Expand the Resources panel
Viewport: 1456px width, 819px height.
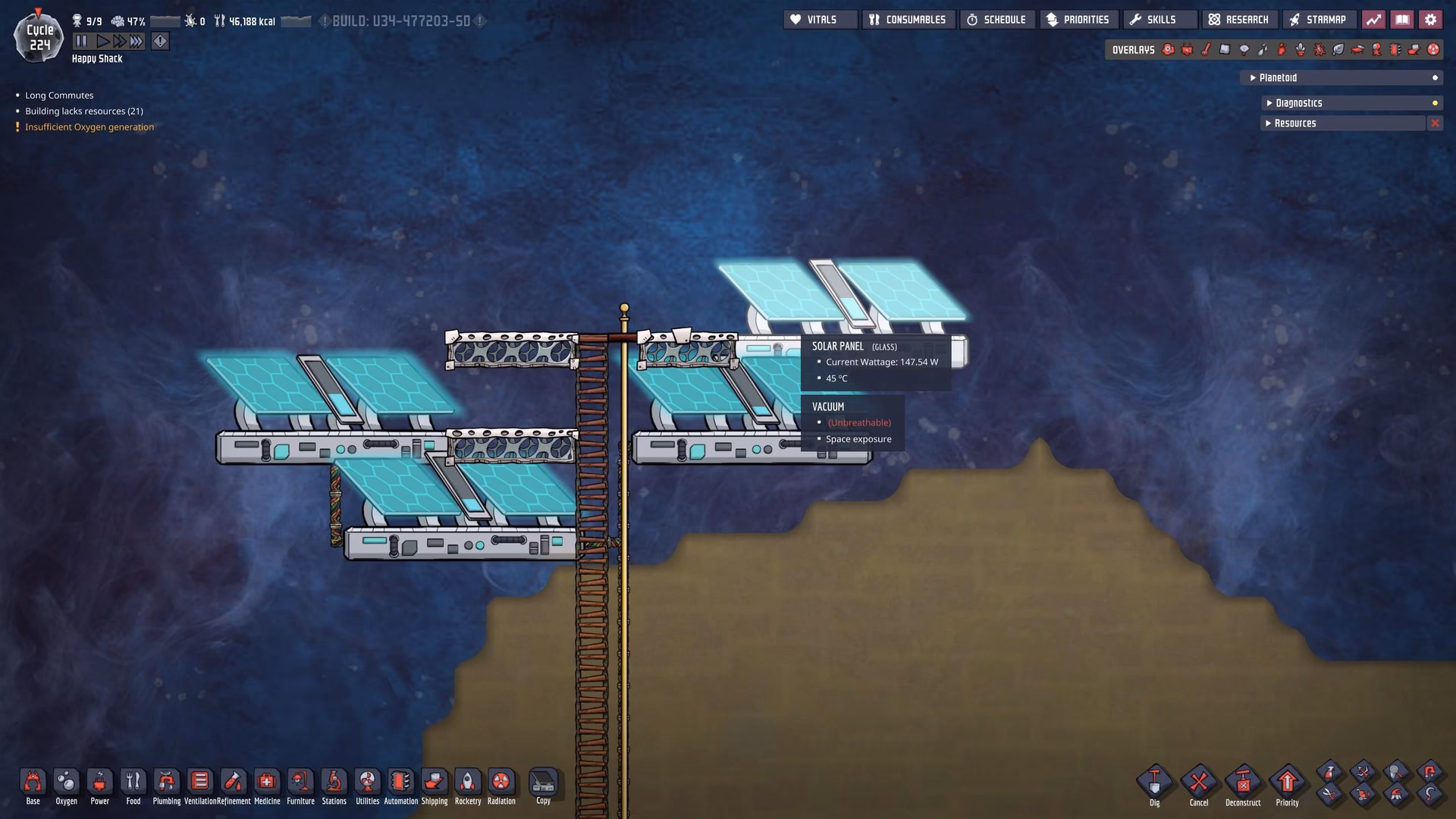pyautogui.click(x=1342, y=123)
